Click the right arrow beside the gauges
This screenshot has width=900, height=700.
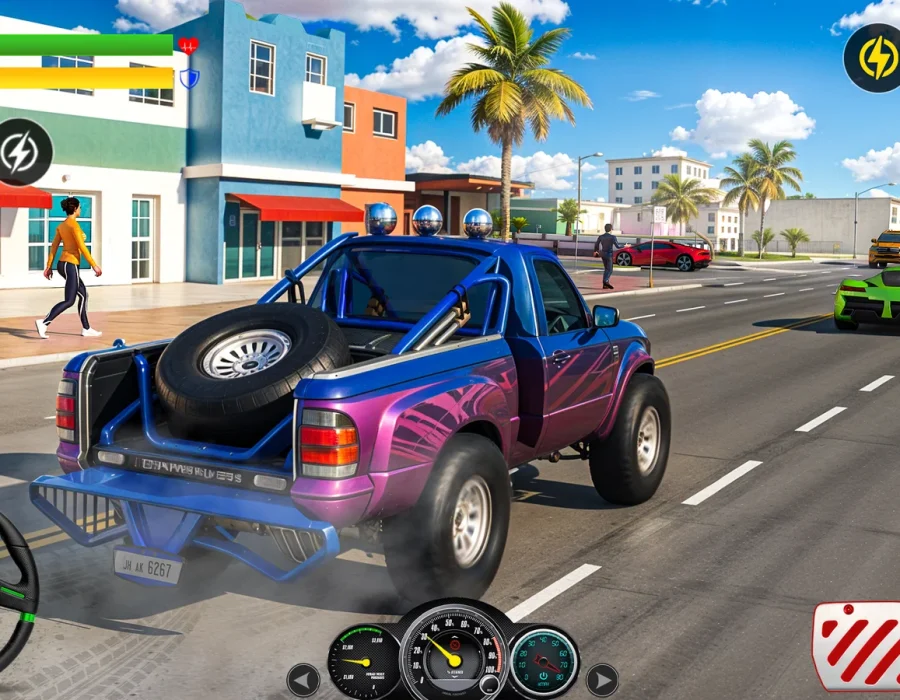pos(601,680)
